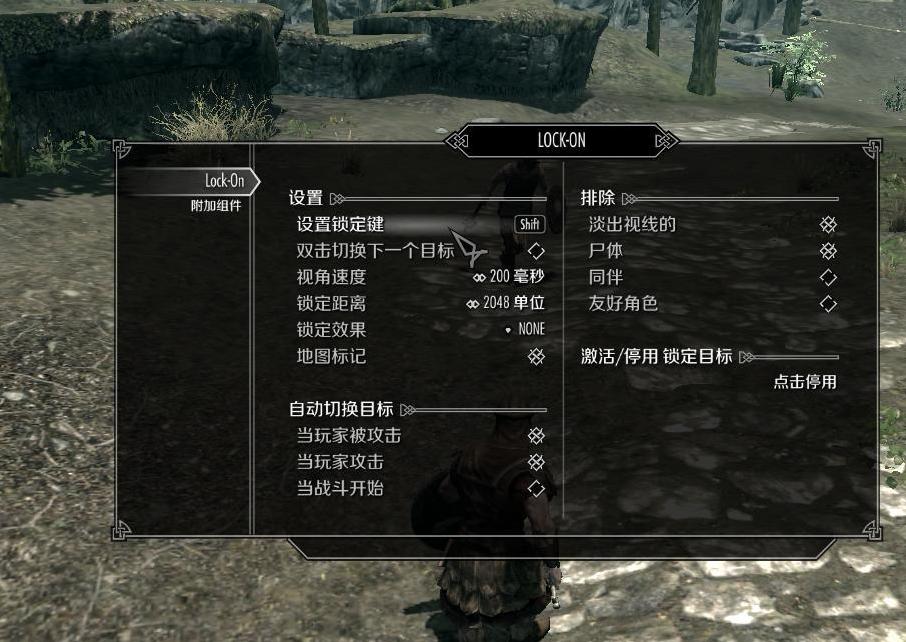This screenshot has height=642, width=906.
Task: Toggle 淡出视线的 exclusion
Action: (x=828, y=225)
